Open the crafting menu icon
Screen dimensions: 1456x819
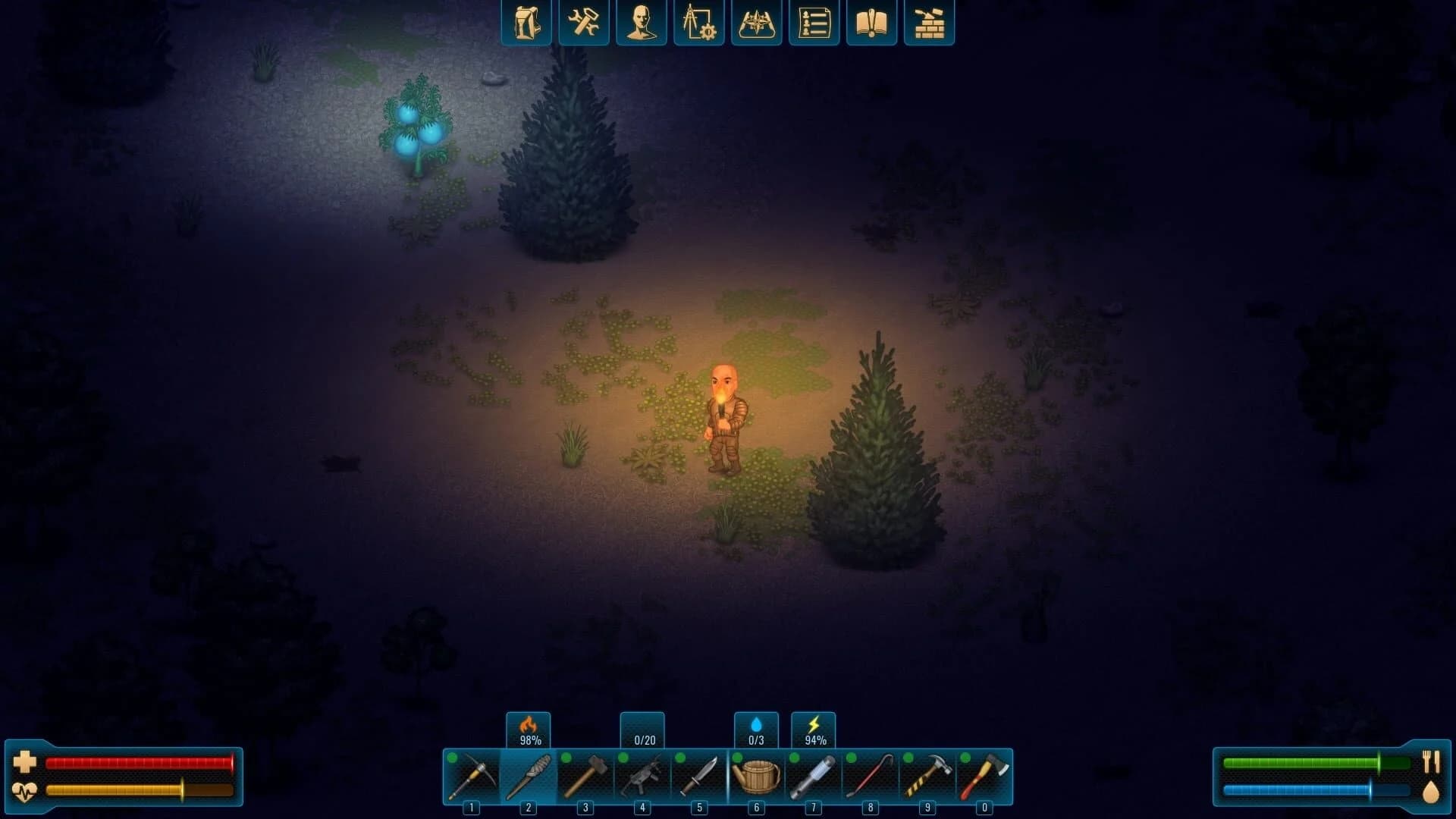tap(584, 23)
